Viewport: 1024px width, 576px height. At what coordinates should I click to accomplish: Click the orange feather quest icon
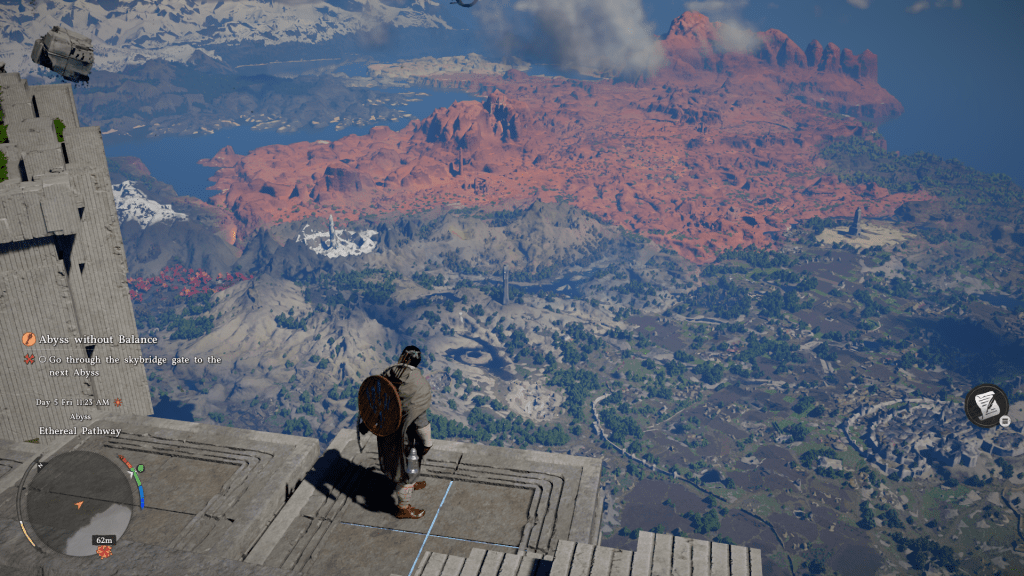pyautogui.click(x=29, y=339)
